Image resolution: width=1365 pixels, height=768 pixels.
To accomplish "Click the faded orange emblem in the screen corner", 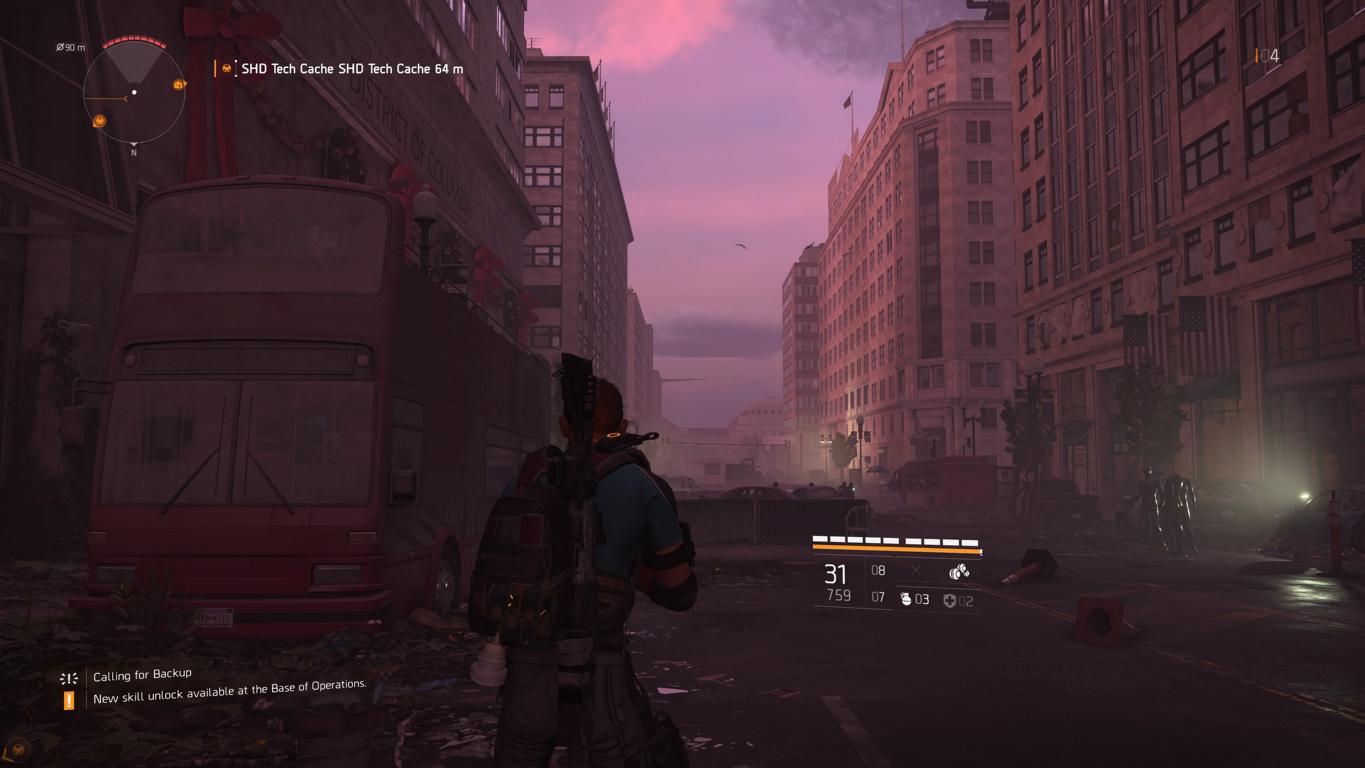I will (x=17, y=748).
